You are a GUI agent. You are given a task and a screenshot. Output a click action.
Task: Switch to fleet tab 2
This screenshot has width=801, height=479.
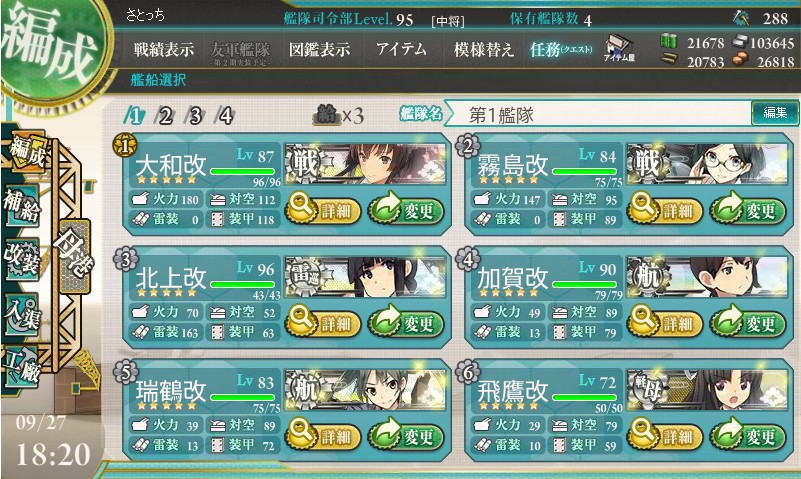166,114
